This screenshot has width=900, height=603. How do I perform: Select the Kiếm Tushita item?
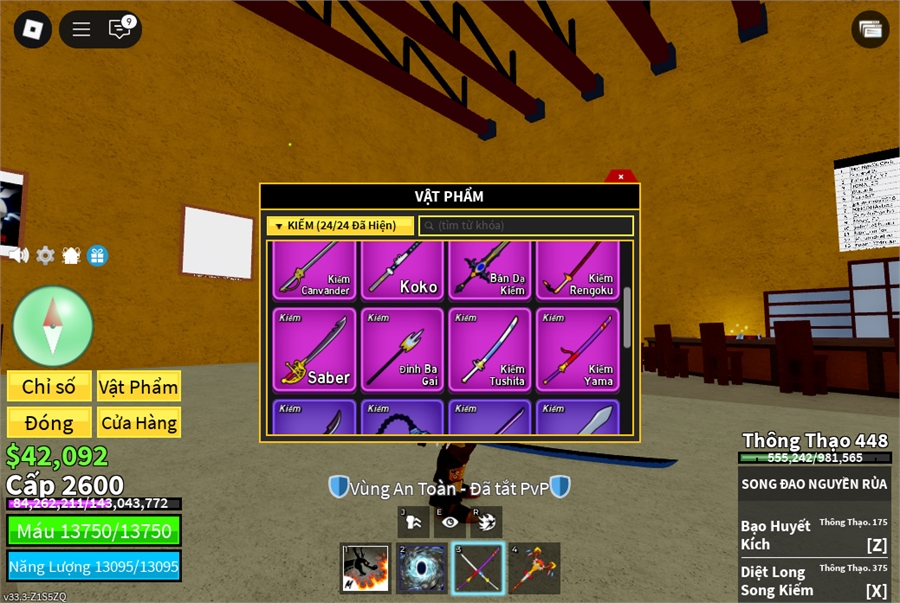pyautogui.click(x=490, y=349)
